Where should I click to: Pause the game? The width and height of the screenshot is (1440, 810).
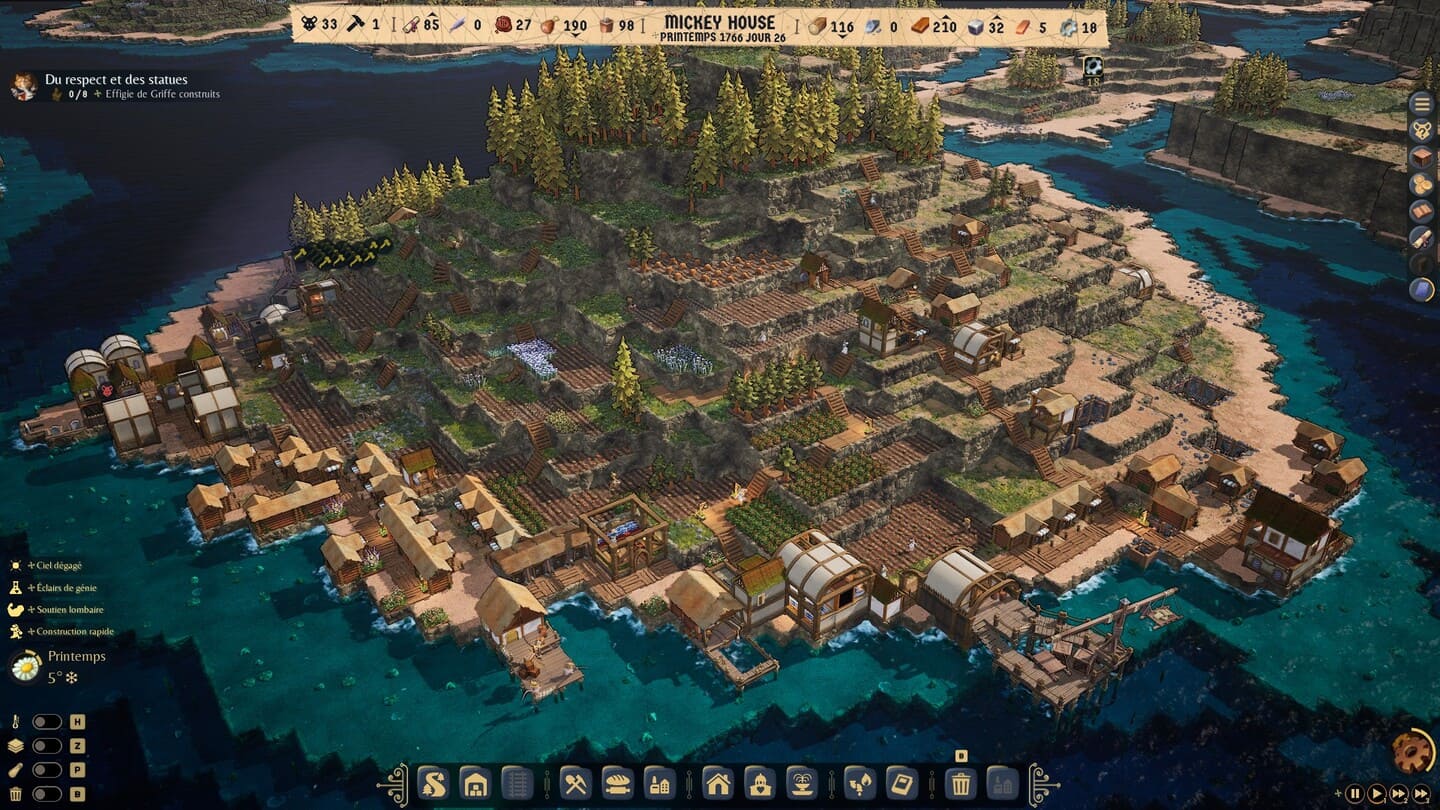tap(1354, 794)
